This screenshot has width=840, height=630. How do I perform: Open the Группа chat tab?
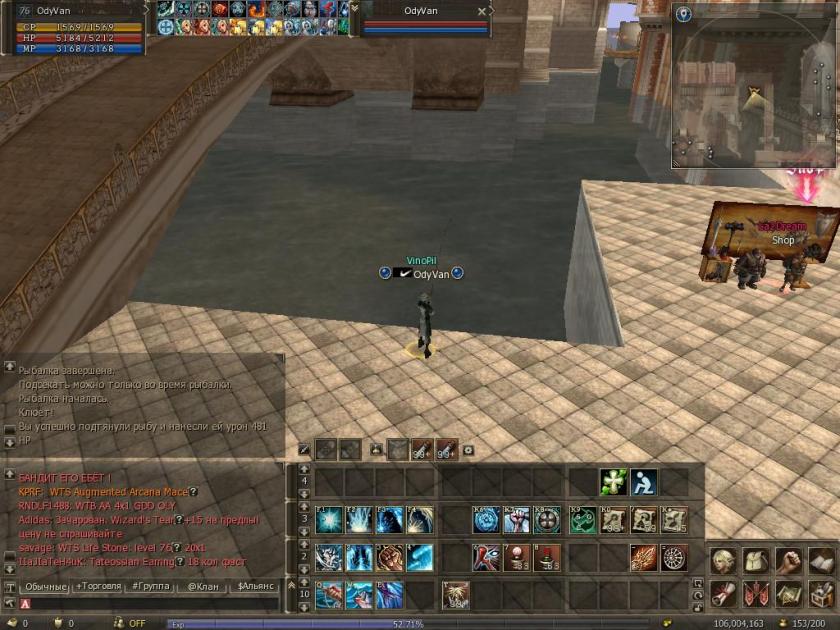coord(149,586)
